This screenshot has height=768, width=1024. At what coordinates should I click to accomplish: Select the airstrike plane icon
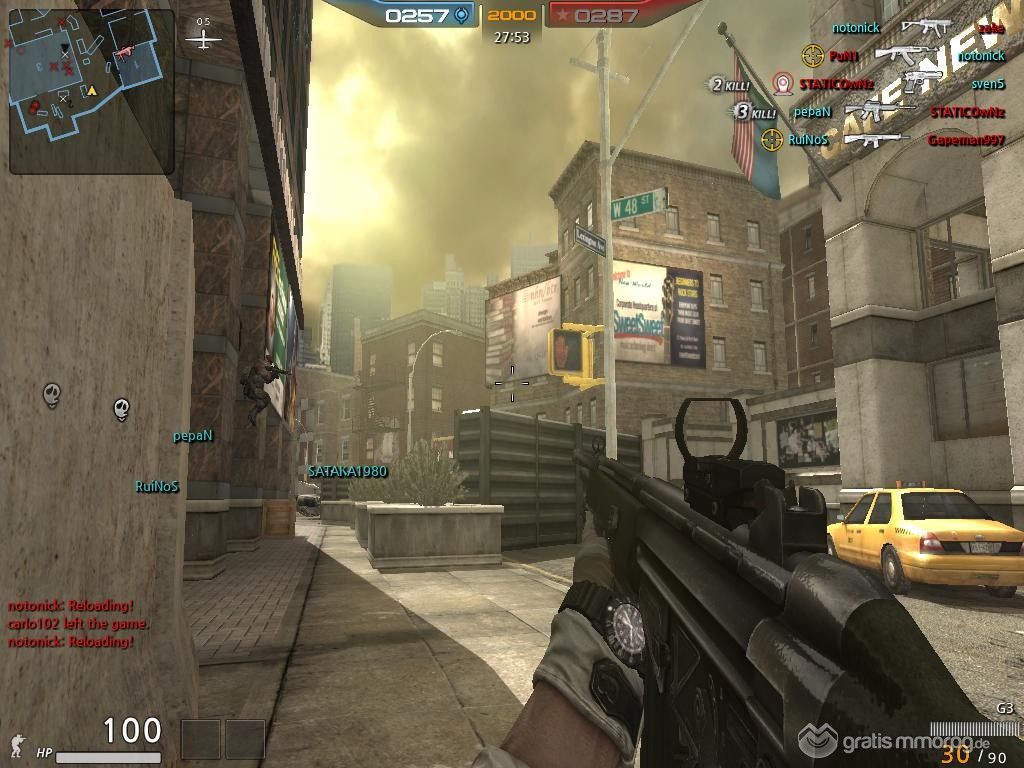(204, 40)
